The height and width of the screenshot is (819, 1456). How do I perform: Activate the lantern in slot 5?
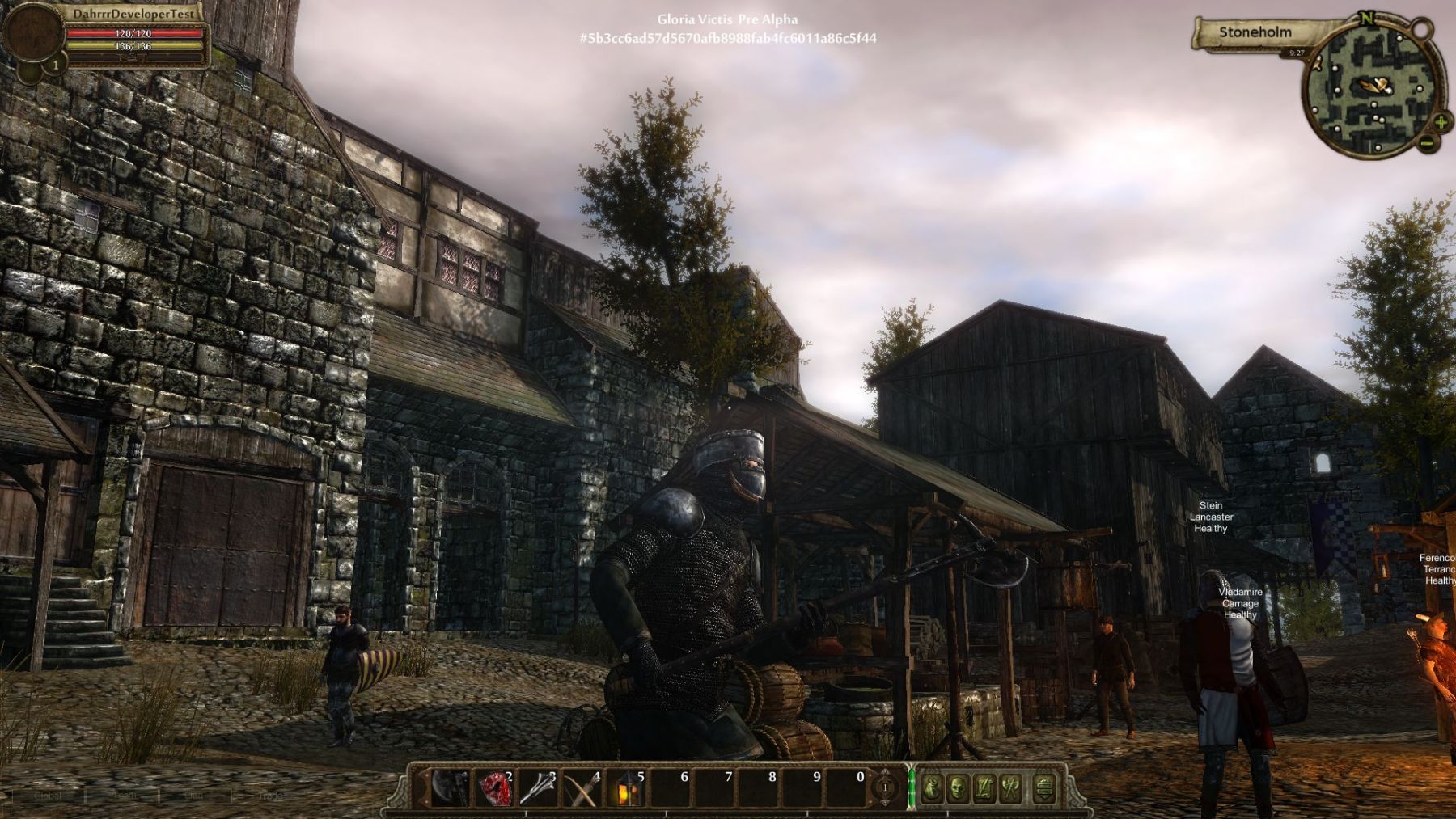626,787
